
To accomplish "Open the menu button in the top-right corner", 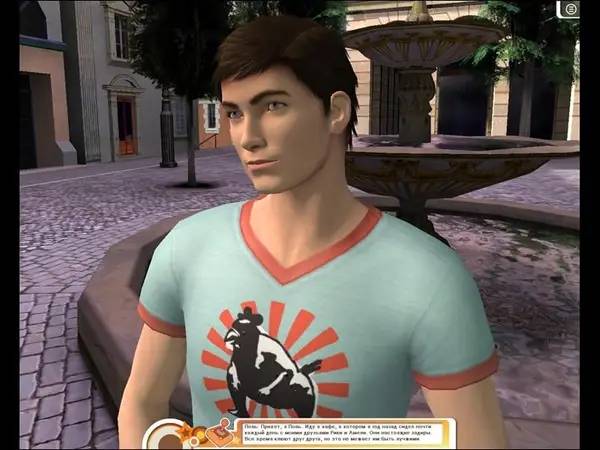I will [571, 9].
